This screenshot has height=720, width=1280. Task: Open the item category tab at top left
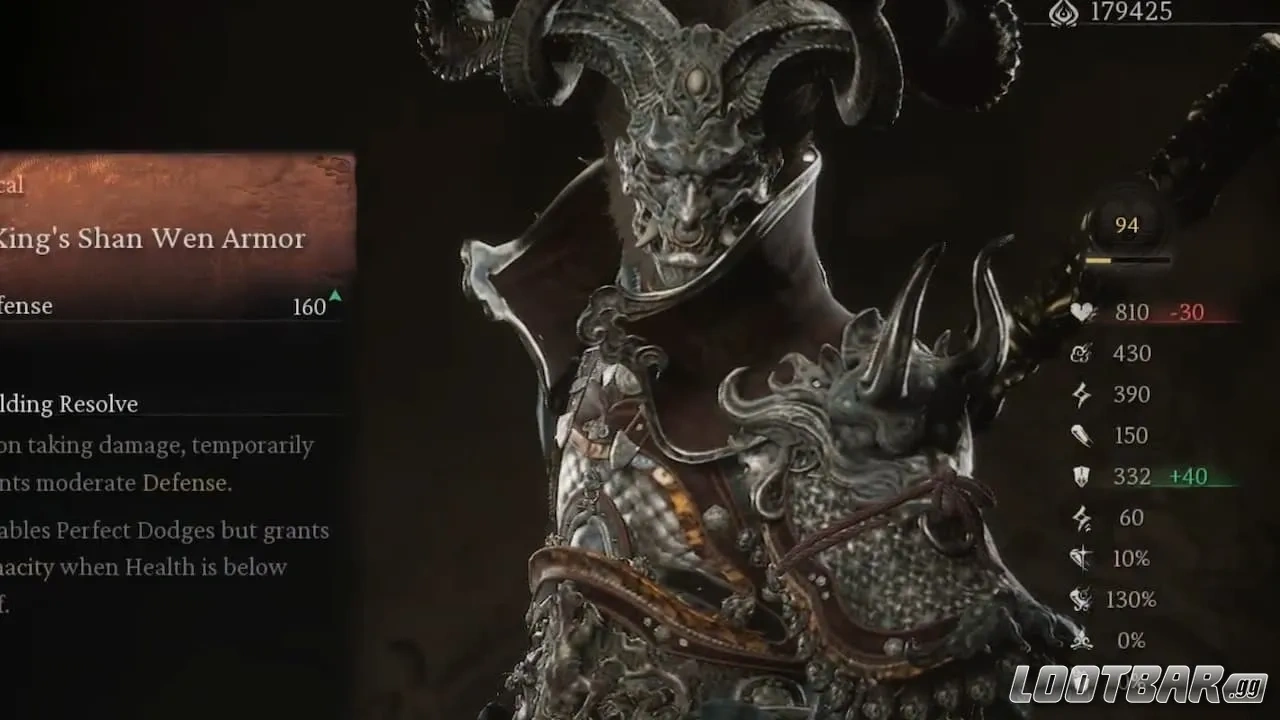coord(10,184)
